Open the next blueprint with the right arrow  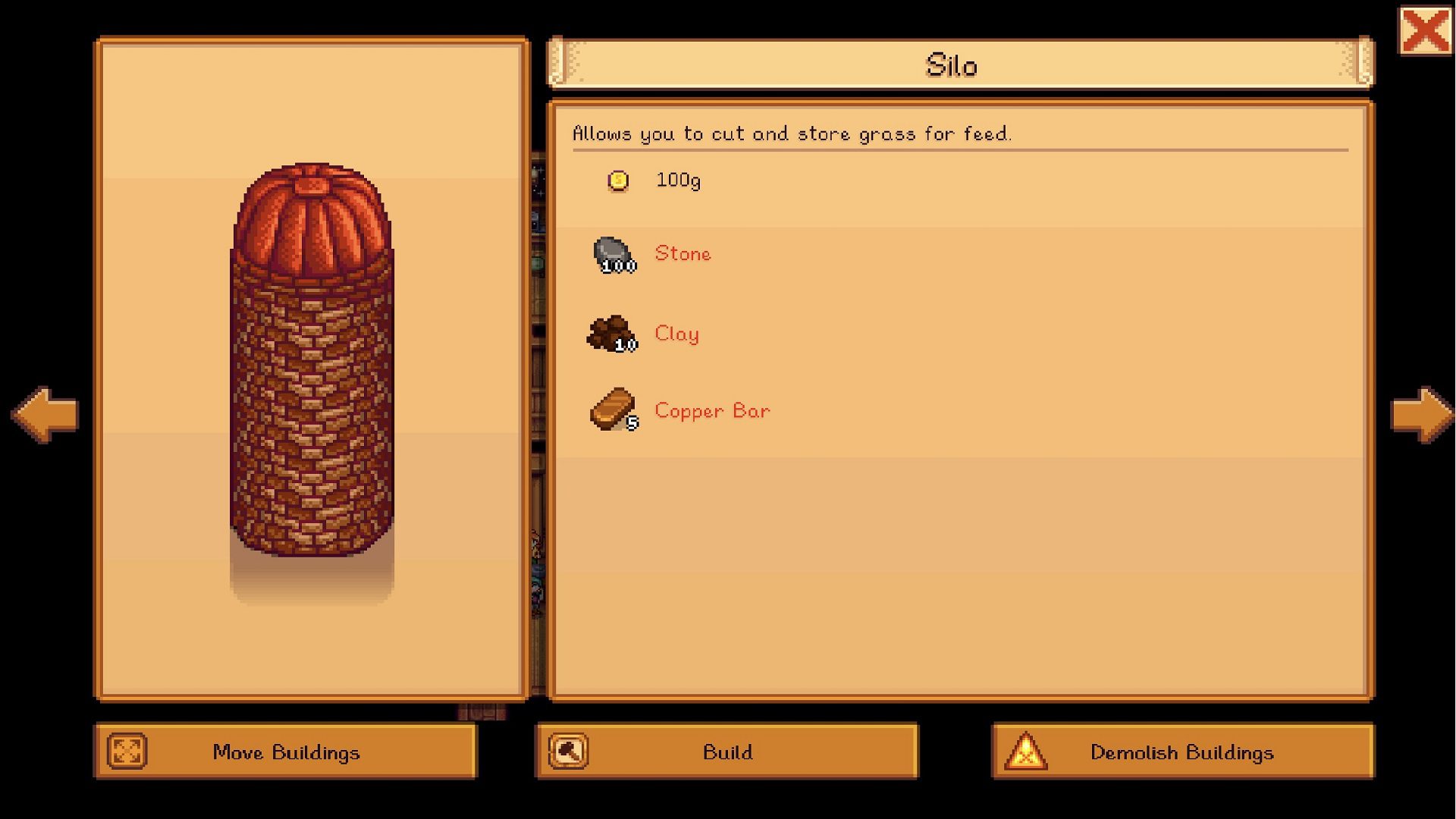click(1418, 413)
